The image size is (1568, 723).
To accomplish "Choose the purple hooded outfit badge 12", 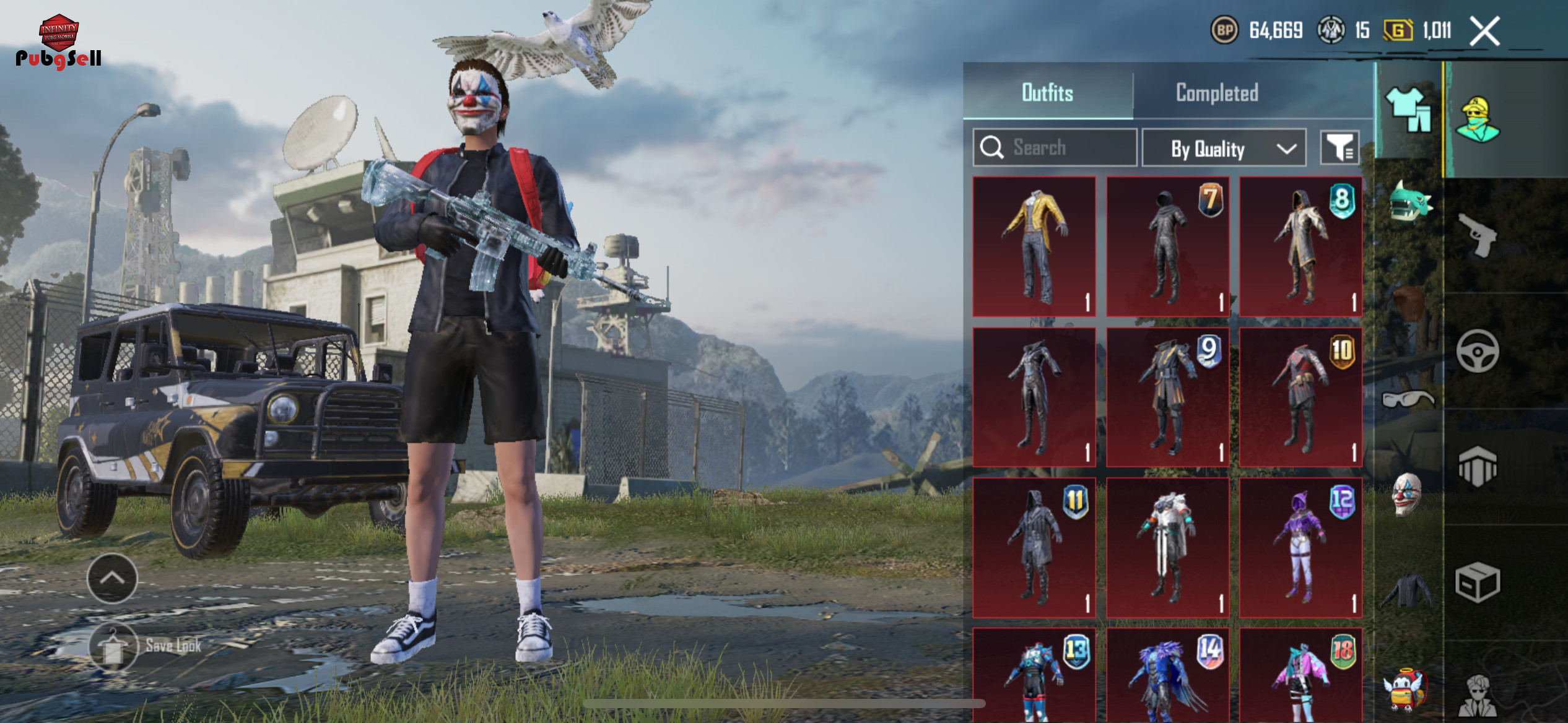I will 1300,547.
